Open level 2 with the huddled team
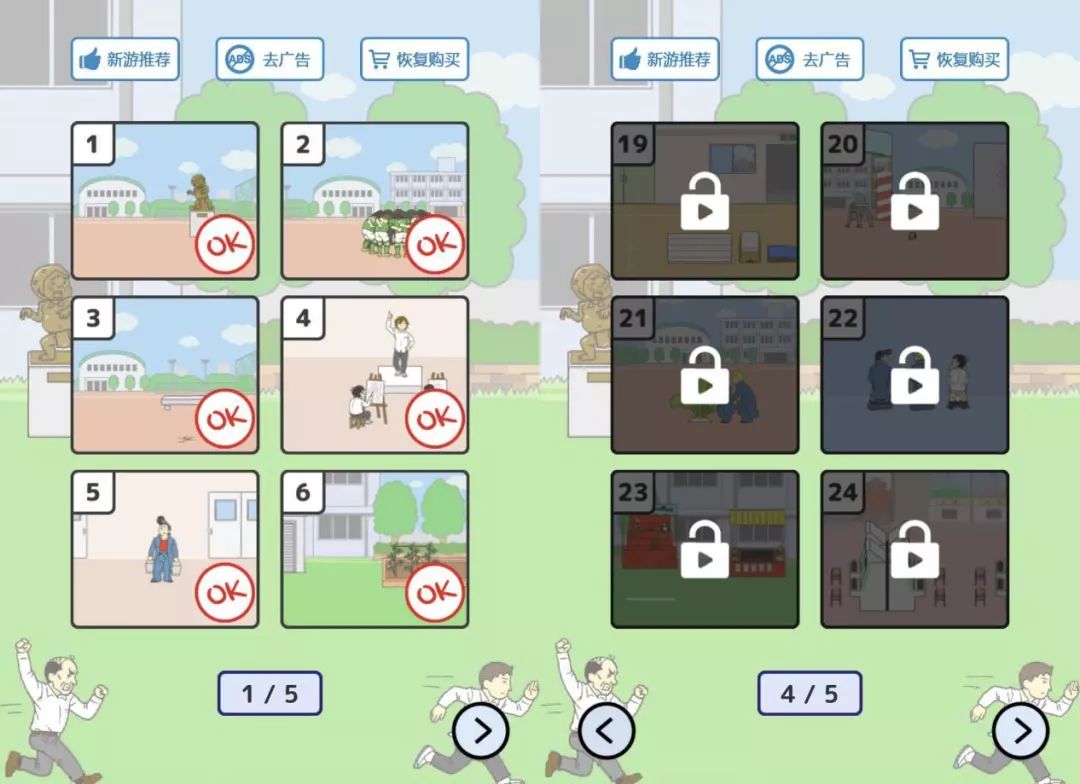This screenshot has height=784, width=1080. tap(375, 201)
